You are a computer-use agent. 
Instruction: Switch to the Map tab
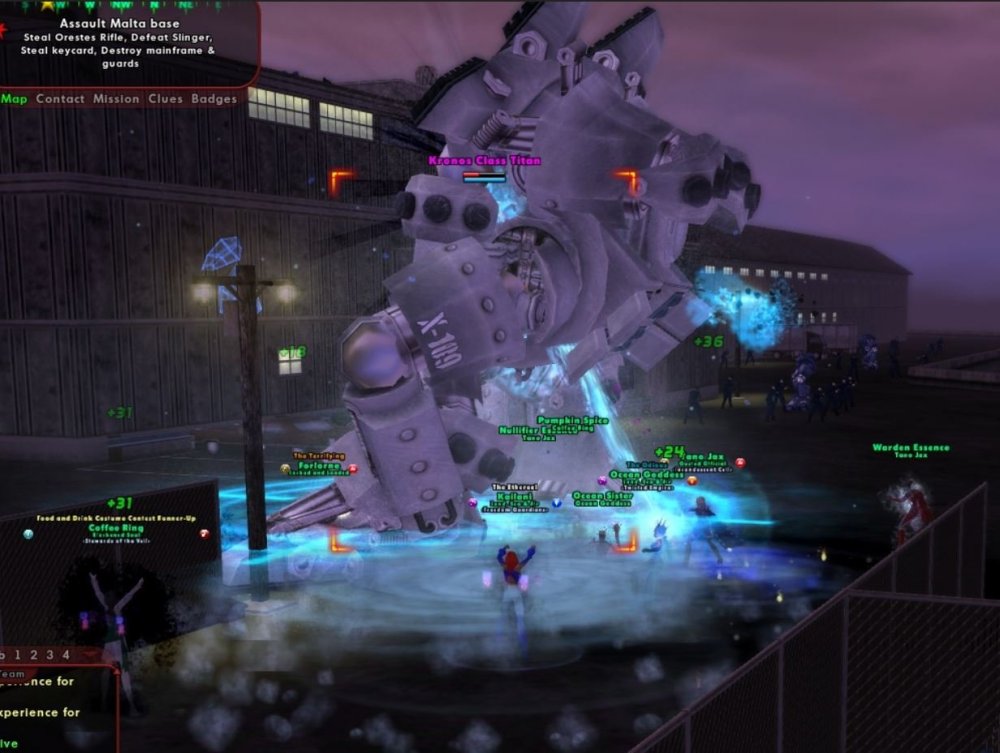14,99
